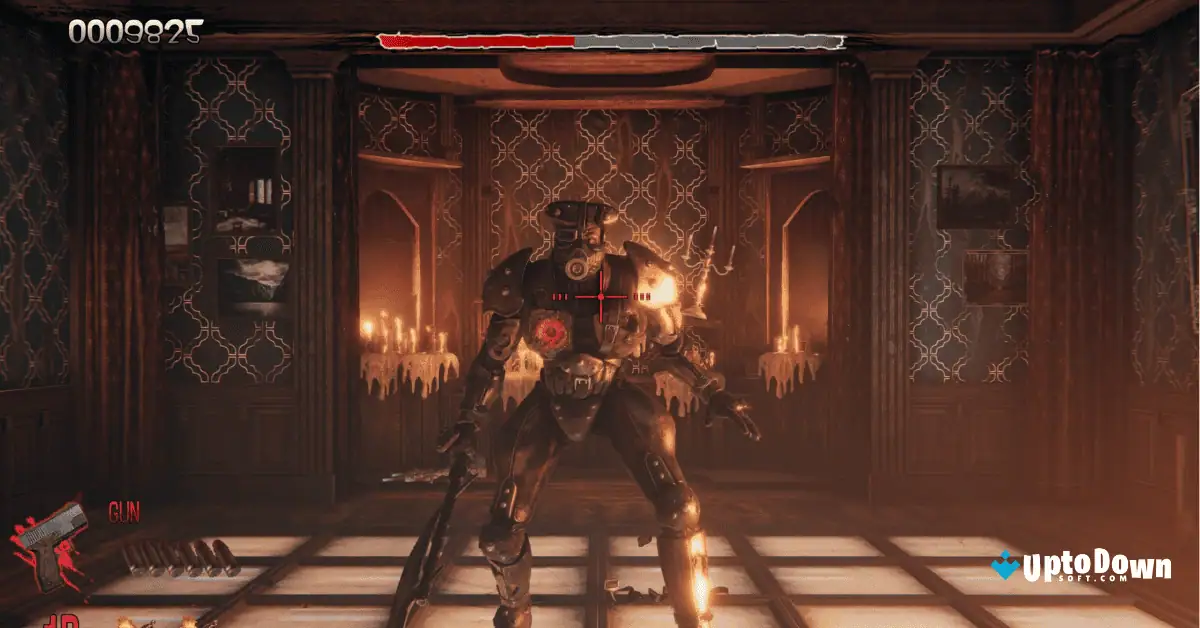Click the UptoDown Soft.com watermark logo
Screen dimensions: 1200x628
1082,569
